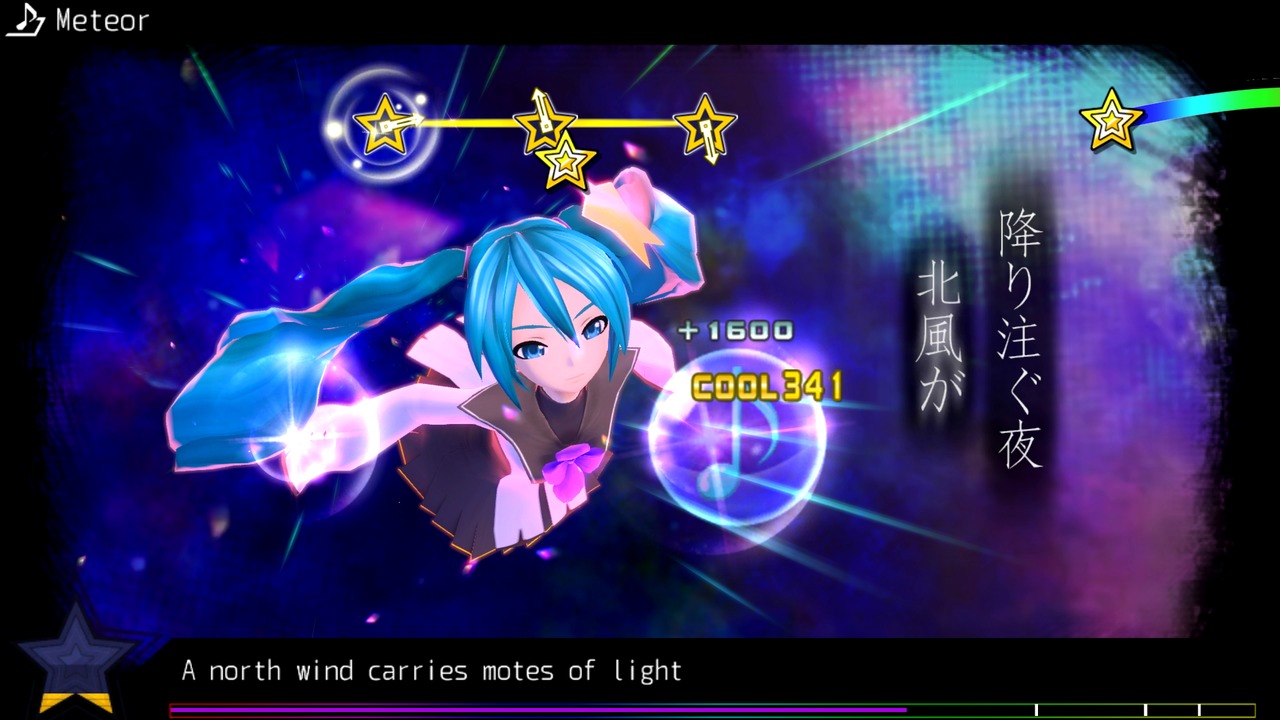The height and width of the screenshot is (720, 1280).
Task: Click the music note icon beside Meteor title
Action: pyautogui.click(x=25, y=20)
